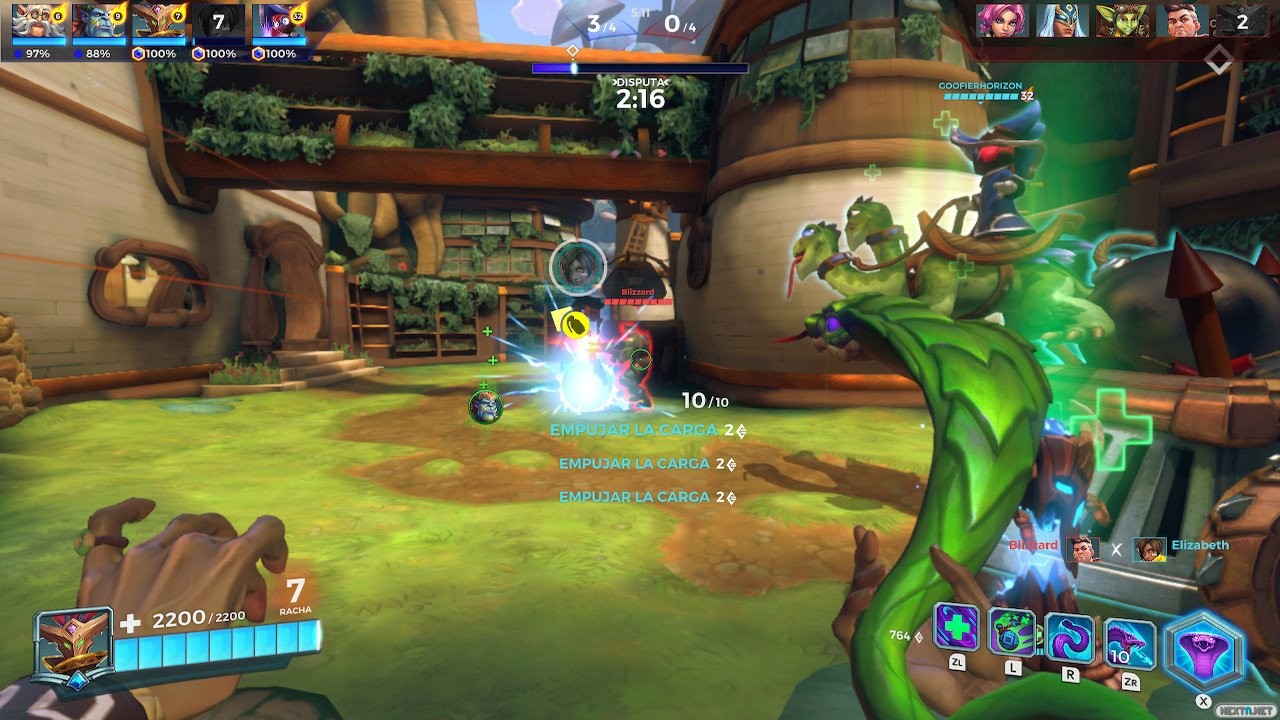Viewport: 1280px width, 720px height.
Task: Select the dead enemy portrait showing 2
Action: [1241, 20]
